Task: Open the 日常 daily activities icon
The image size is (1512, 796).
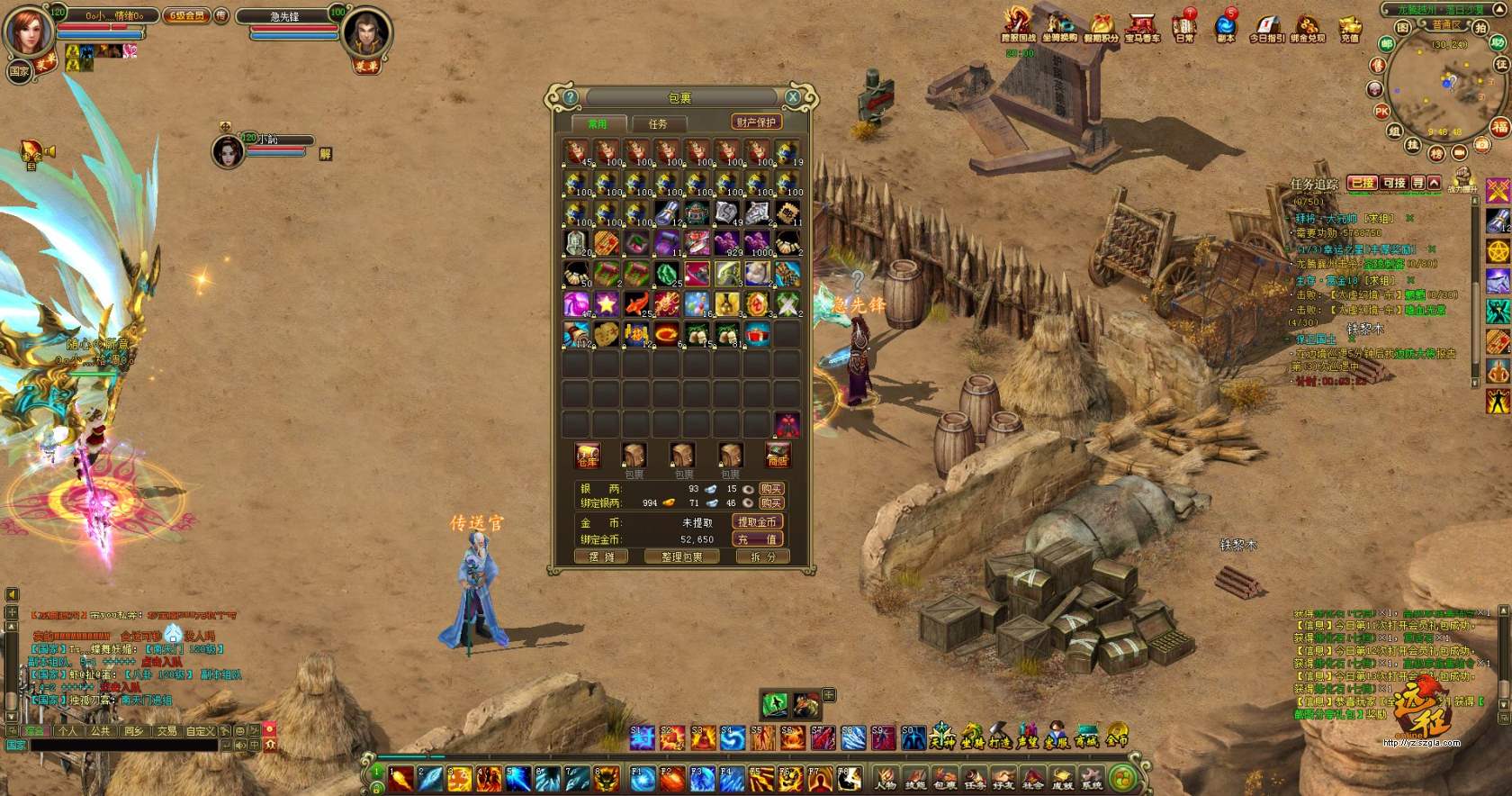Action: coord(1184,27)
